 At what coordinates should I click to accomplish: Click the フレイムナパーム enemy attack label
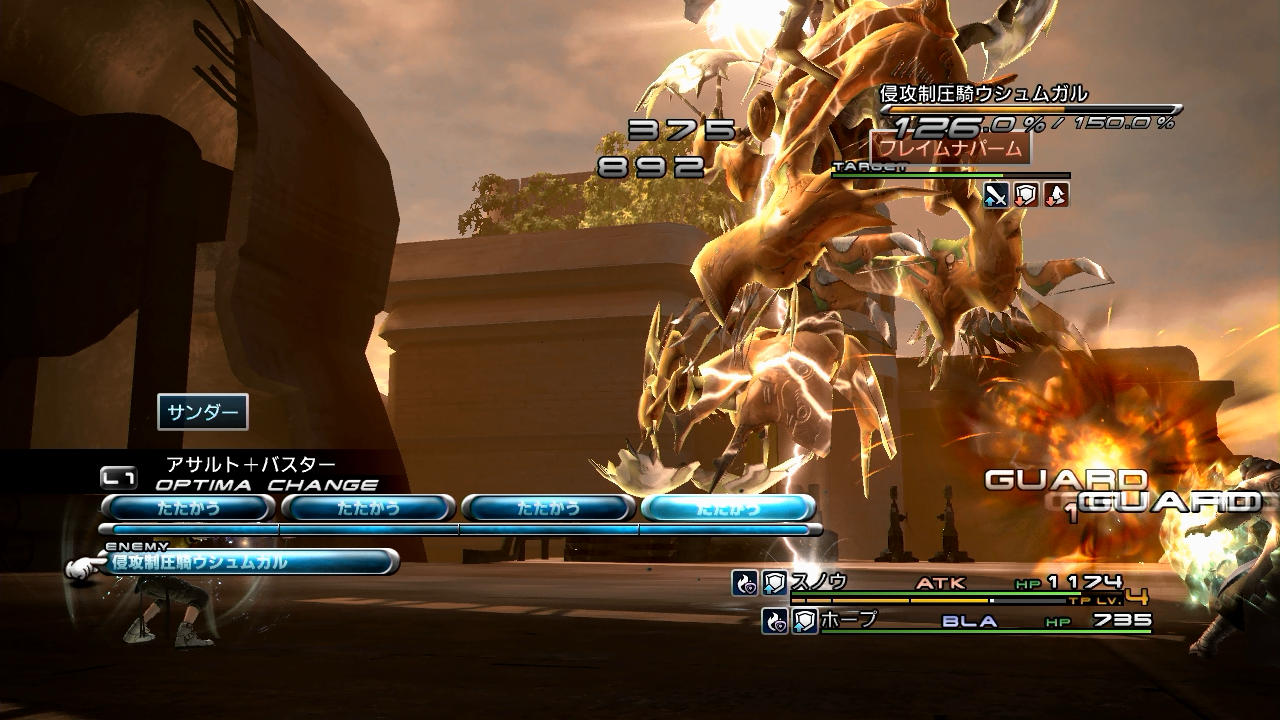click(950, 148)
